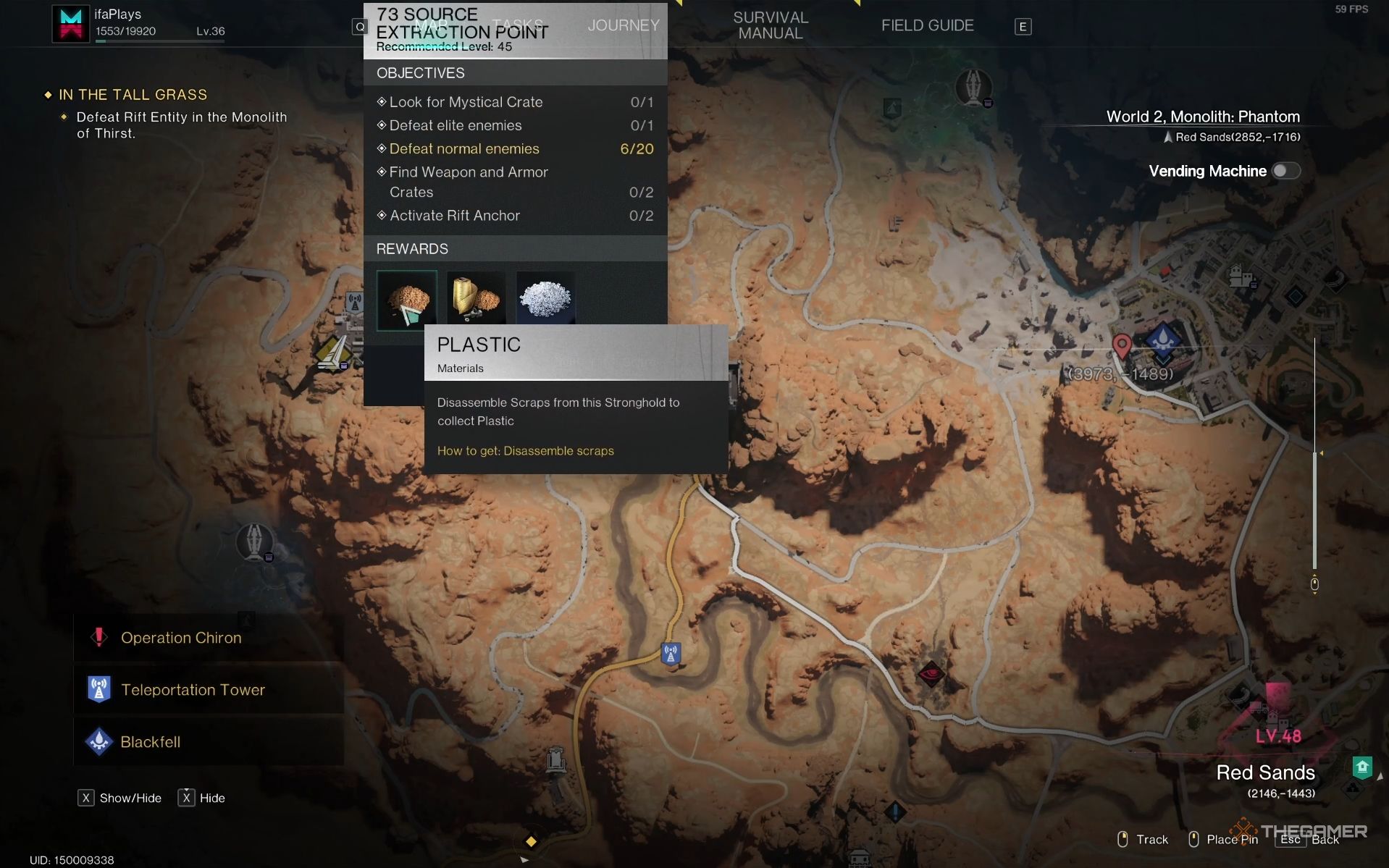Click the green house icon near Red Sands

(x=1362, y=767)
